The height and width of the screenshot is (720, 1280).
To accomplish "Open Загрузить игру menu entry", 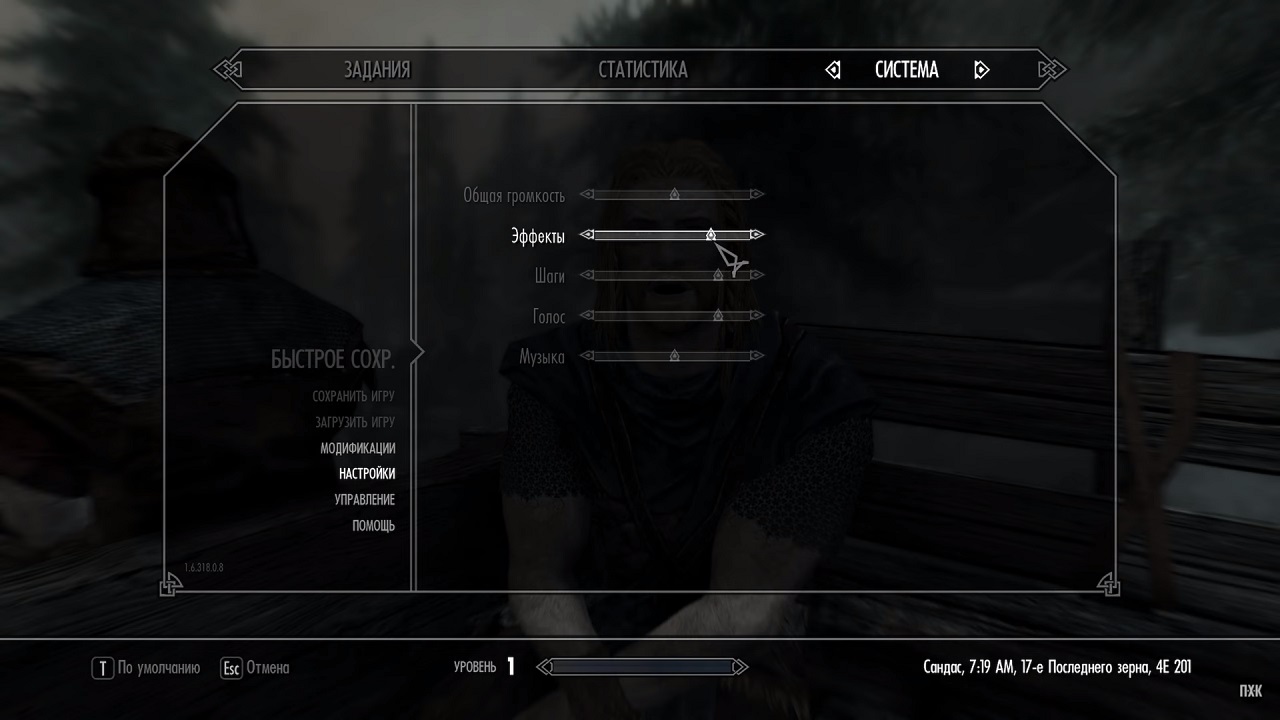I will [353, 423].
